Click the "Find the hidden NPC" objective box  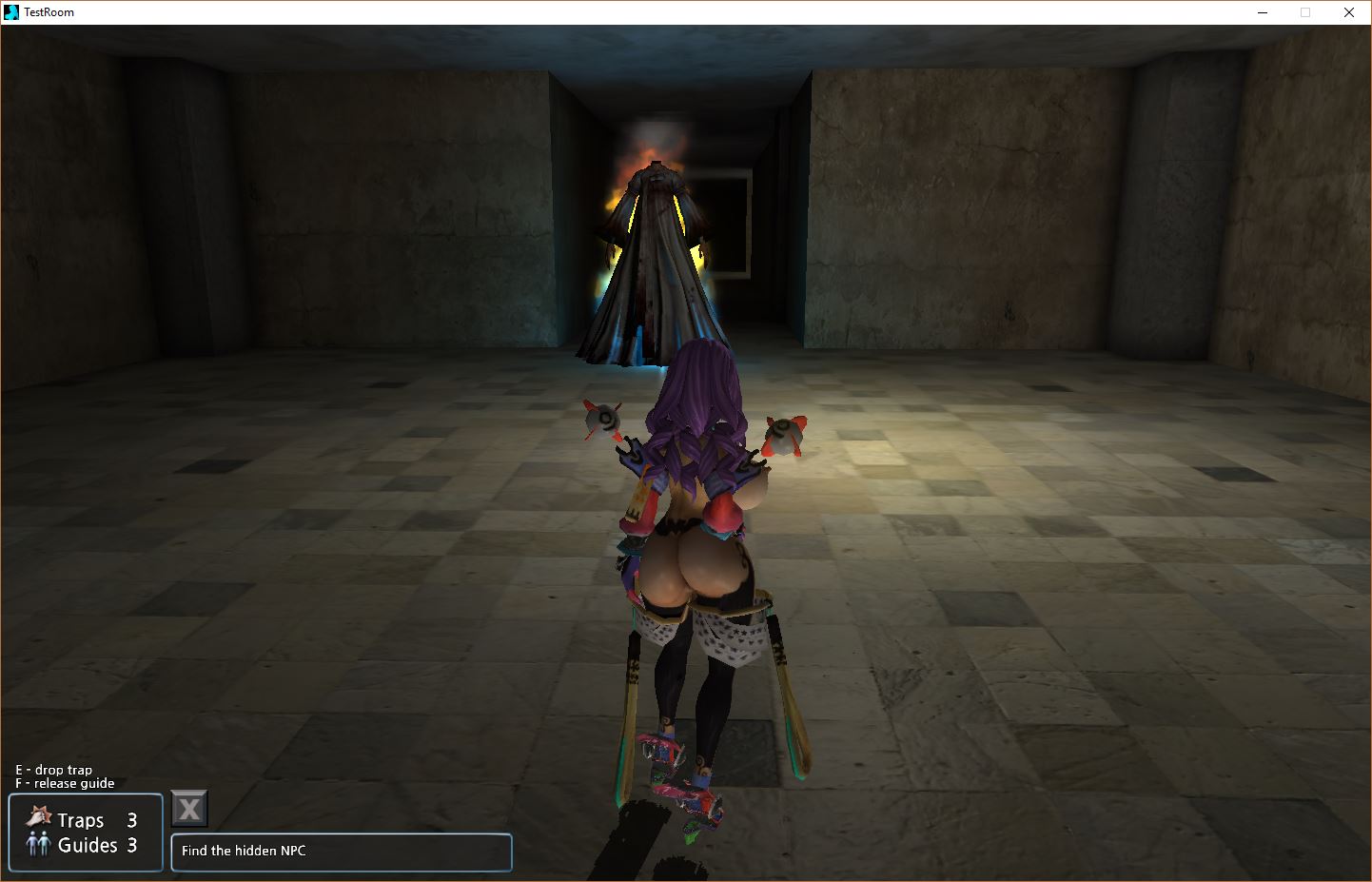[341, 852]
